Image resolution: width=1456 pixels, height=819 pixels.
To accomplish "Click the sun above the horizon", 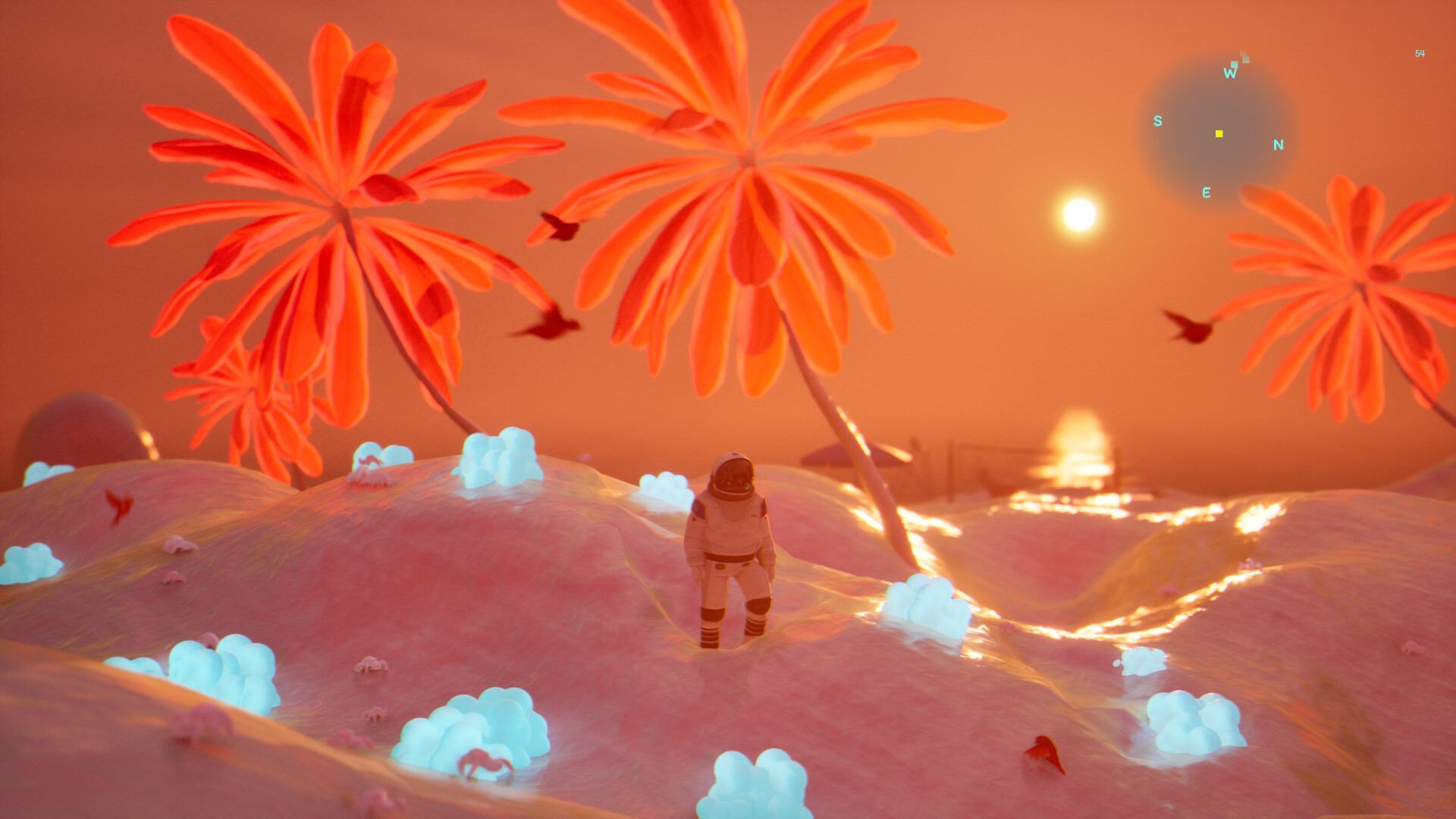I will pyautogui.click(x=1078, y=214).
